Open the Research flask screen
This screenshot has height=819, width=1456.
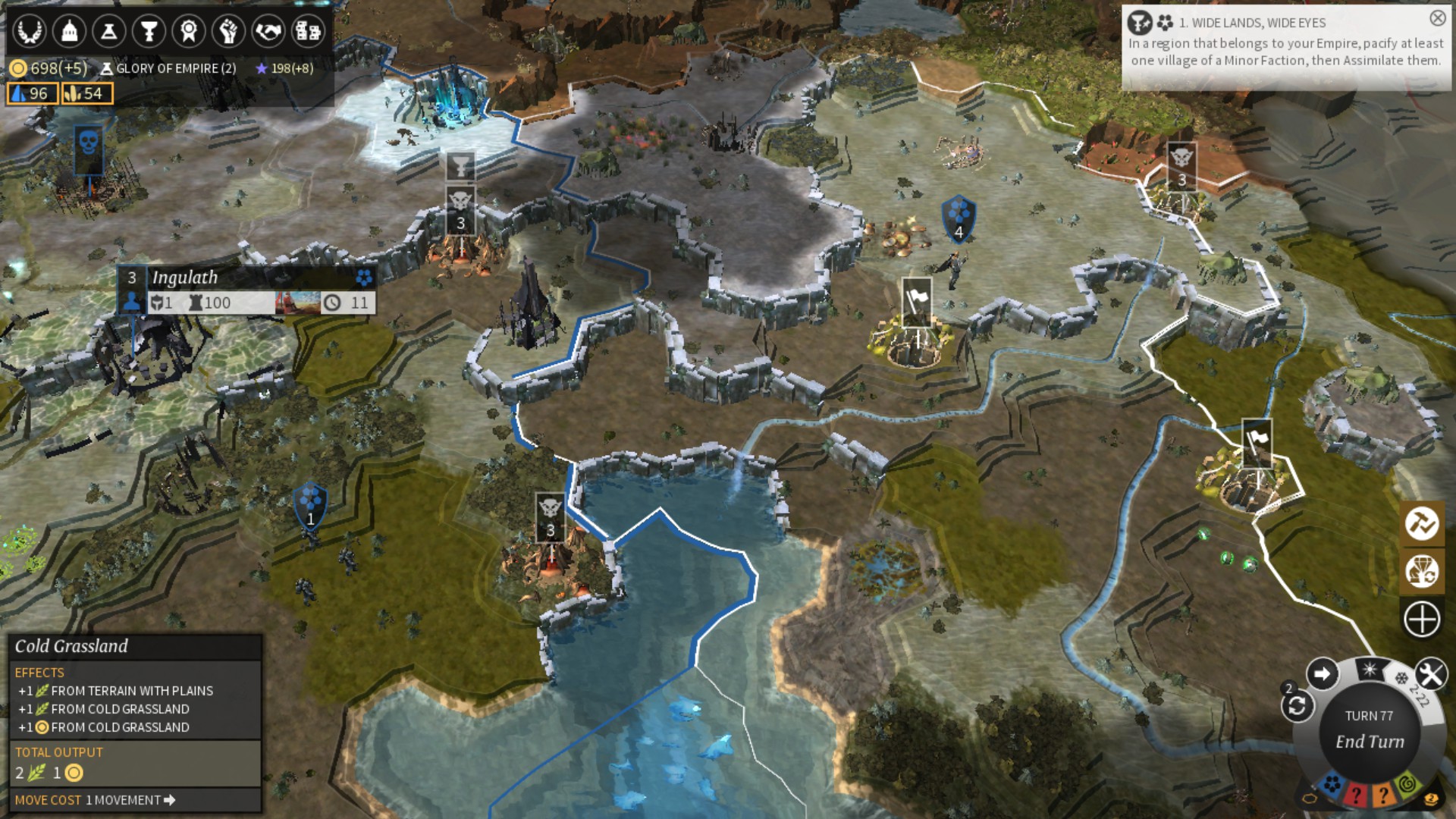tap(109, 31)
